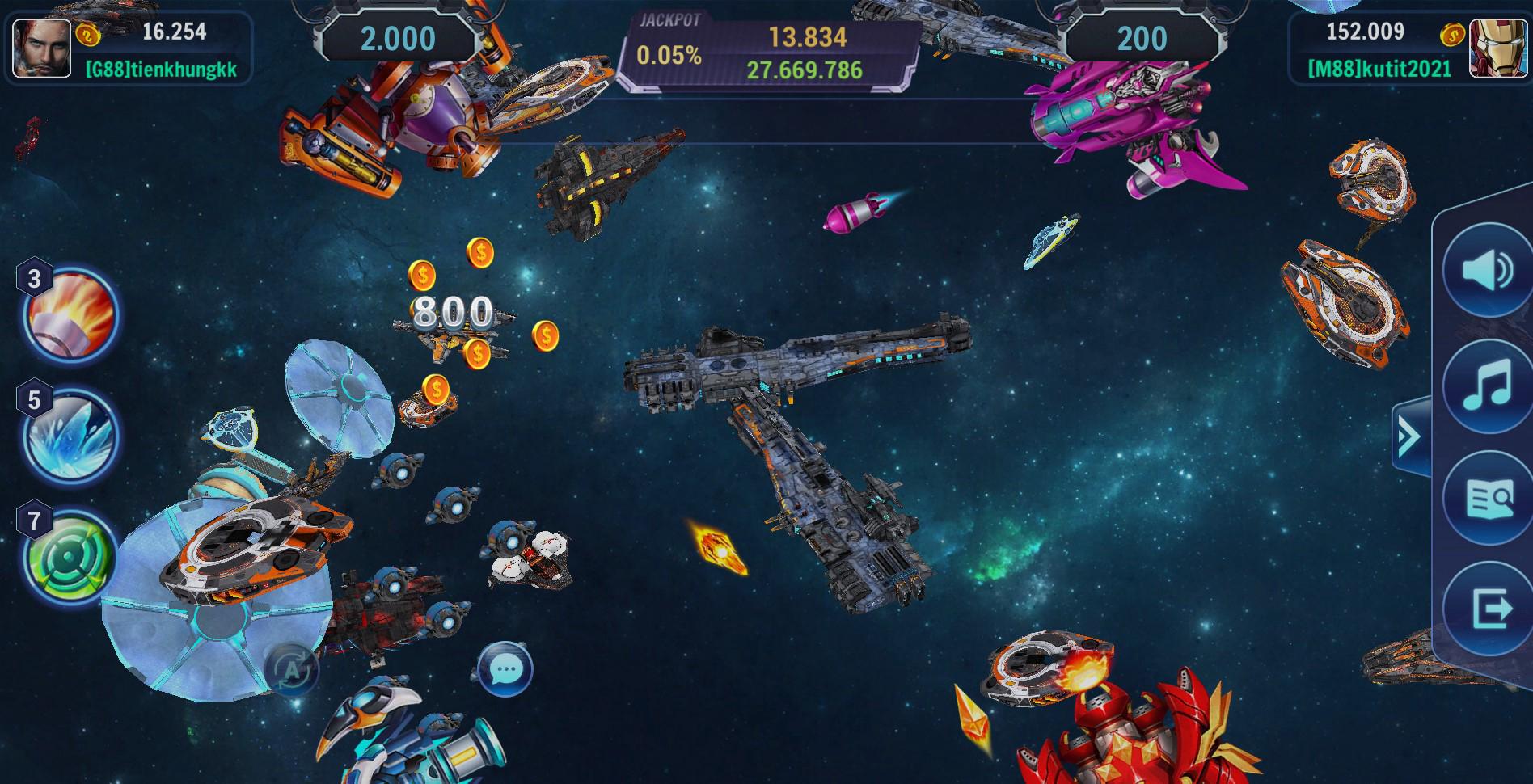Collapse the side panel arrow
The height and width of the screenshot is (784, 1533).
click(1409, 436)
